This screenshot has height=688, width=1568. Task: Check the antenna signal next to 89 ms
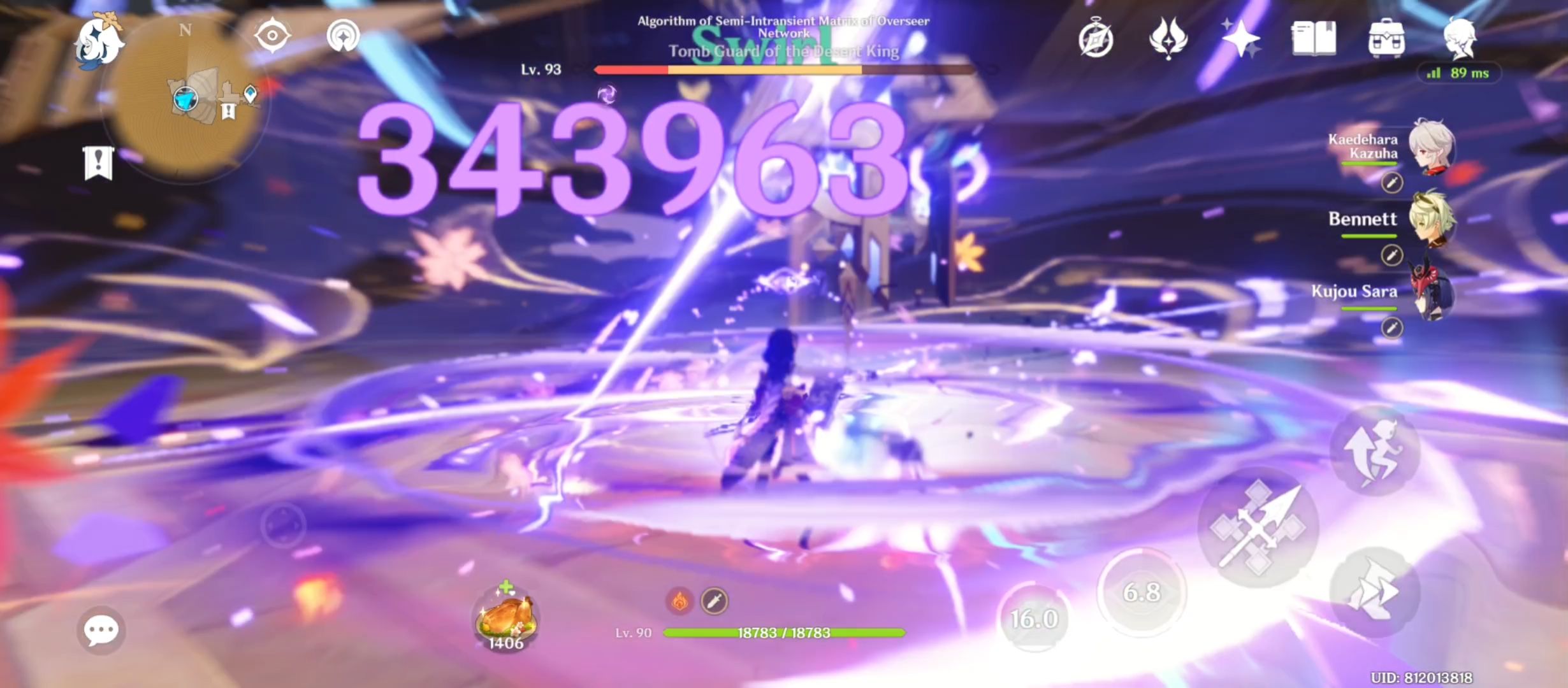[1434, 73]
